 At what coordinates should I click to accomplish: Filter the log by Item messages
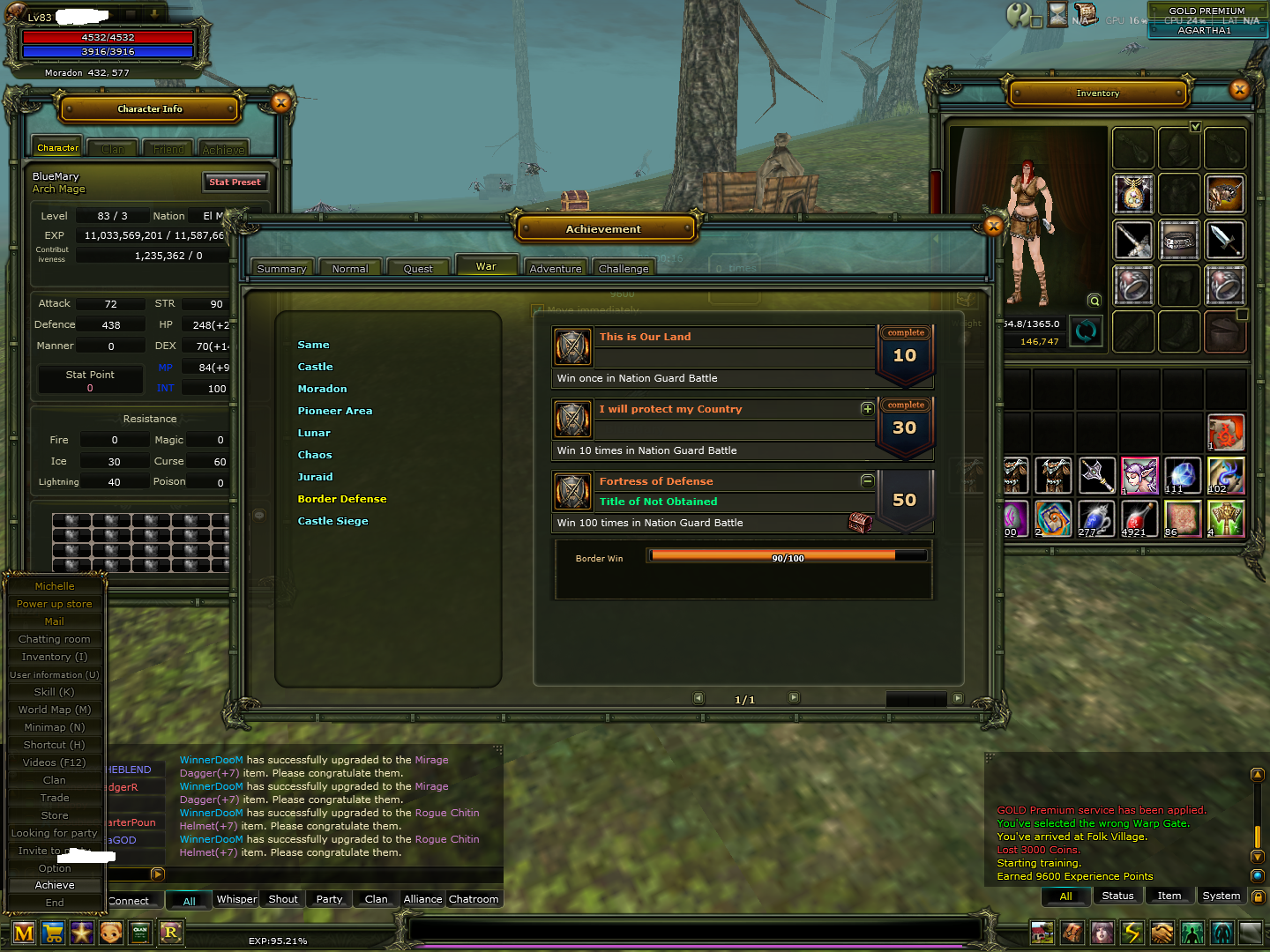(x=1169, y=896)
